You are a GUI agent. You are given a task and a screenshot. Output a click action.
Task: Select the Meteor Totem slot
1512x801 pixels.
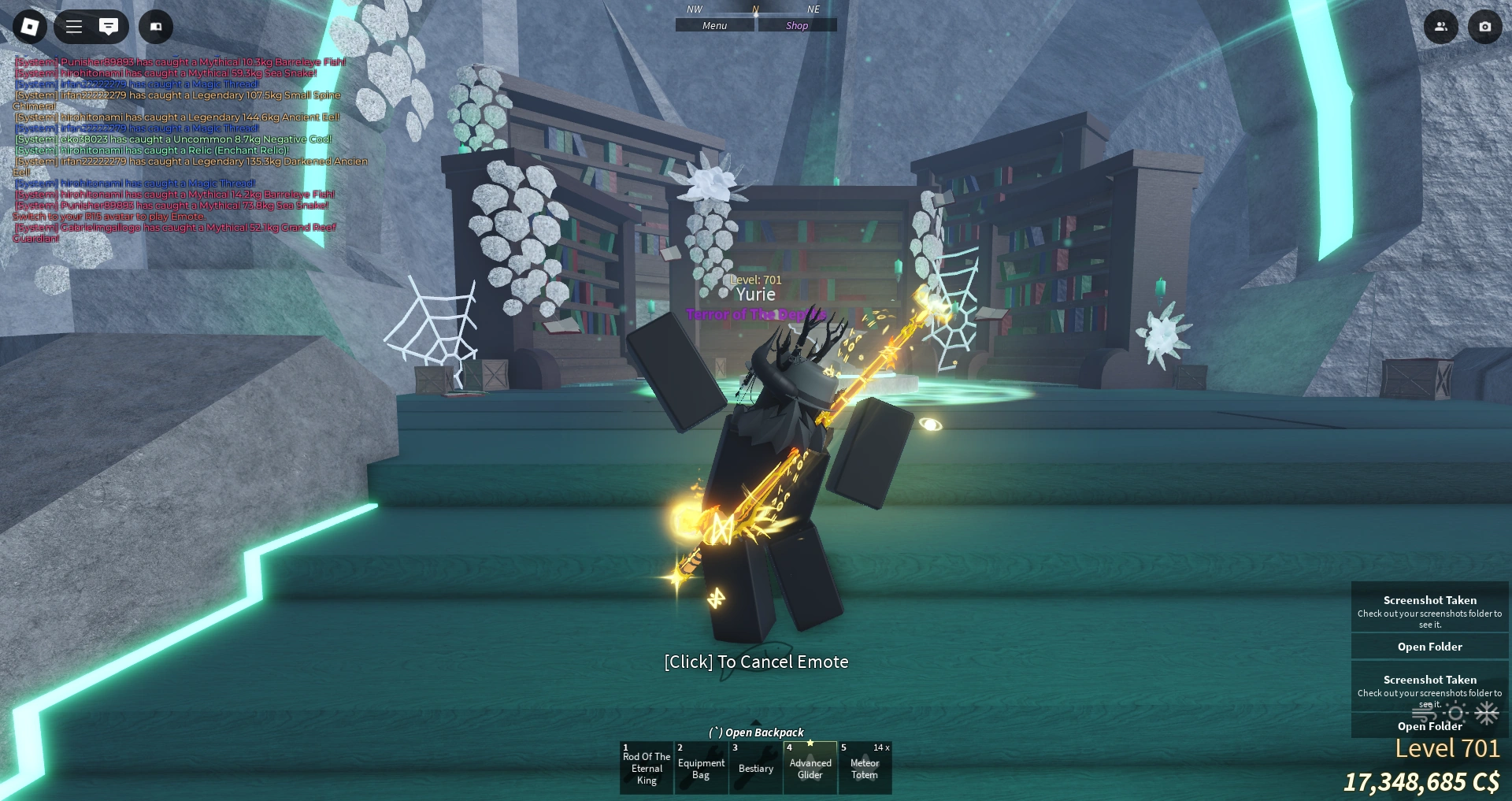point(864,768)
